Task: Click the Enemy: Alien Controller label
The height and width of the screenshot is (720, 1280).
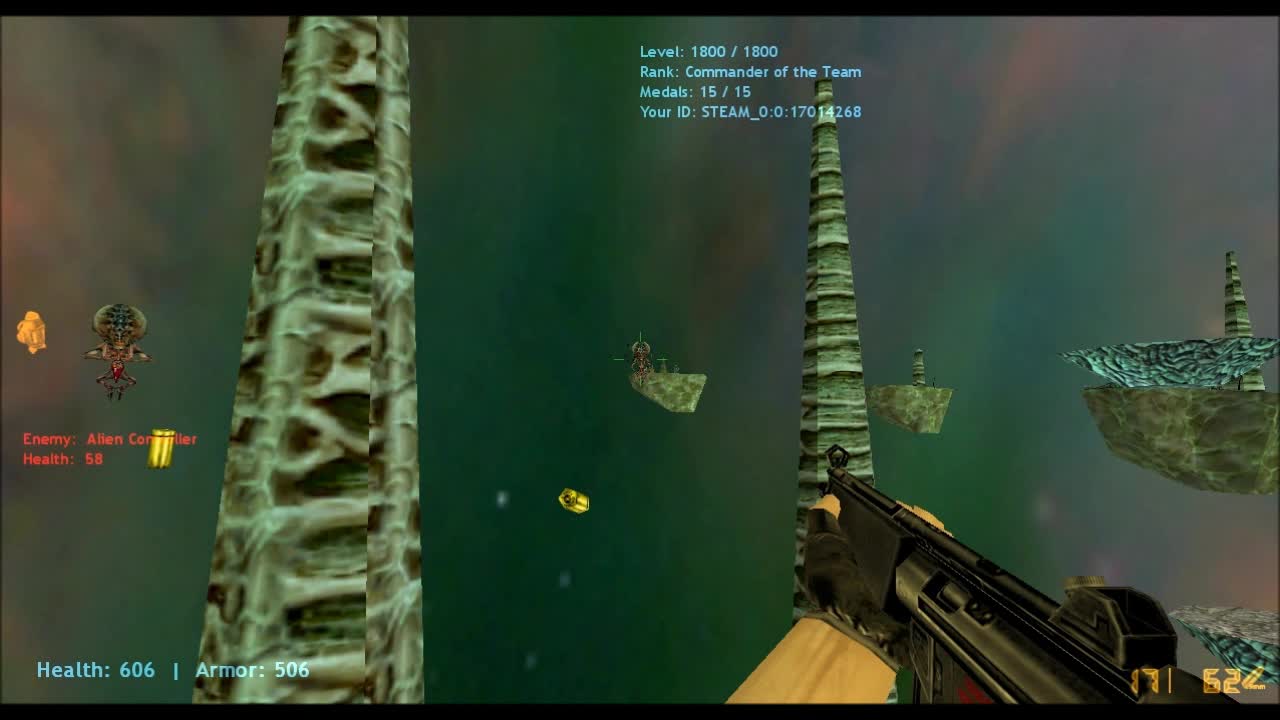Action: [x=111, y=438]
